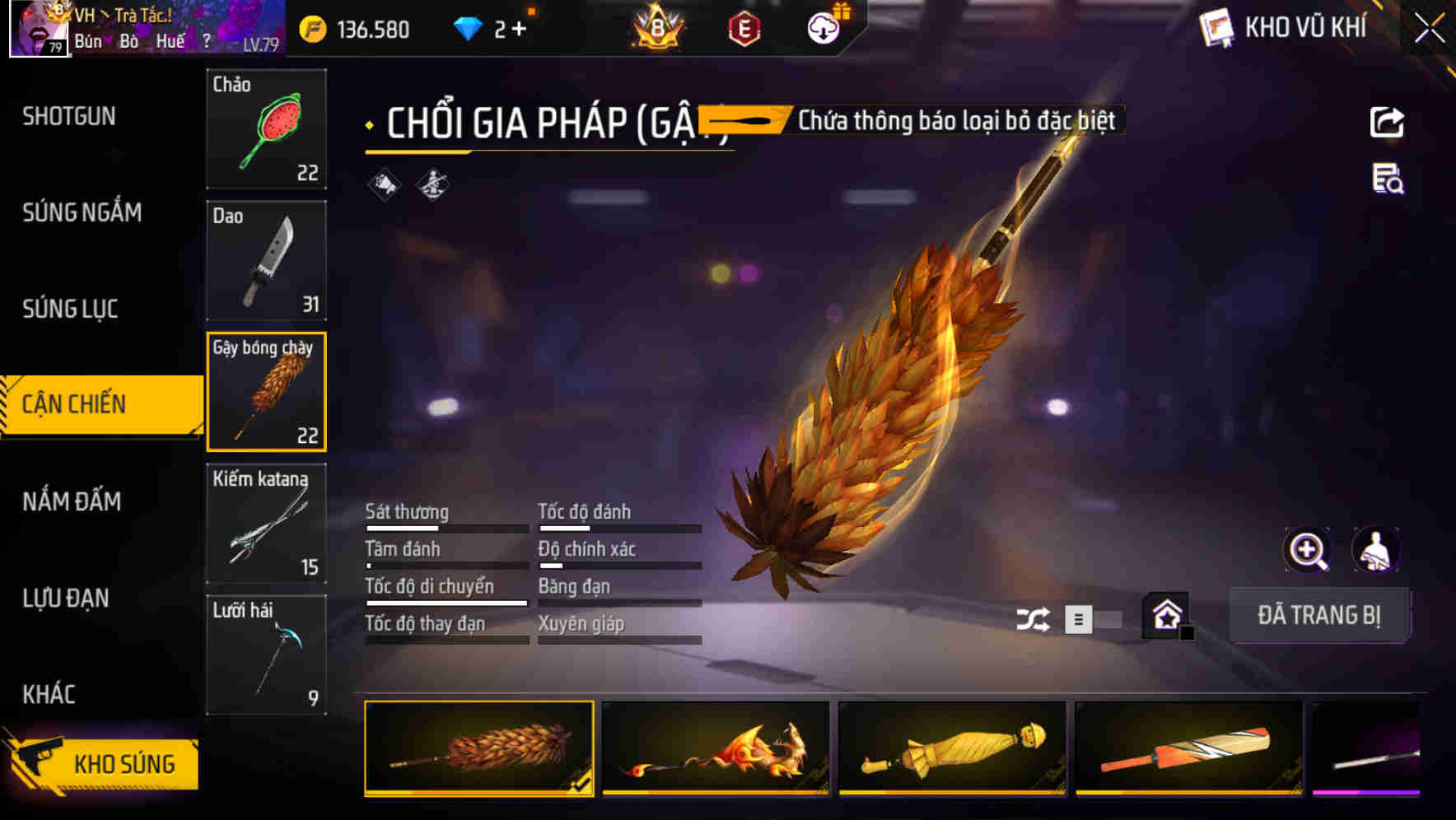
Task: Open the starred home collection icon
Action: (x=1166, y=615)
